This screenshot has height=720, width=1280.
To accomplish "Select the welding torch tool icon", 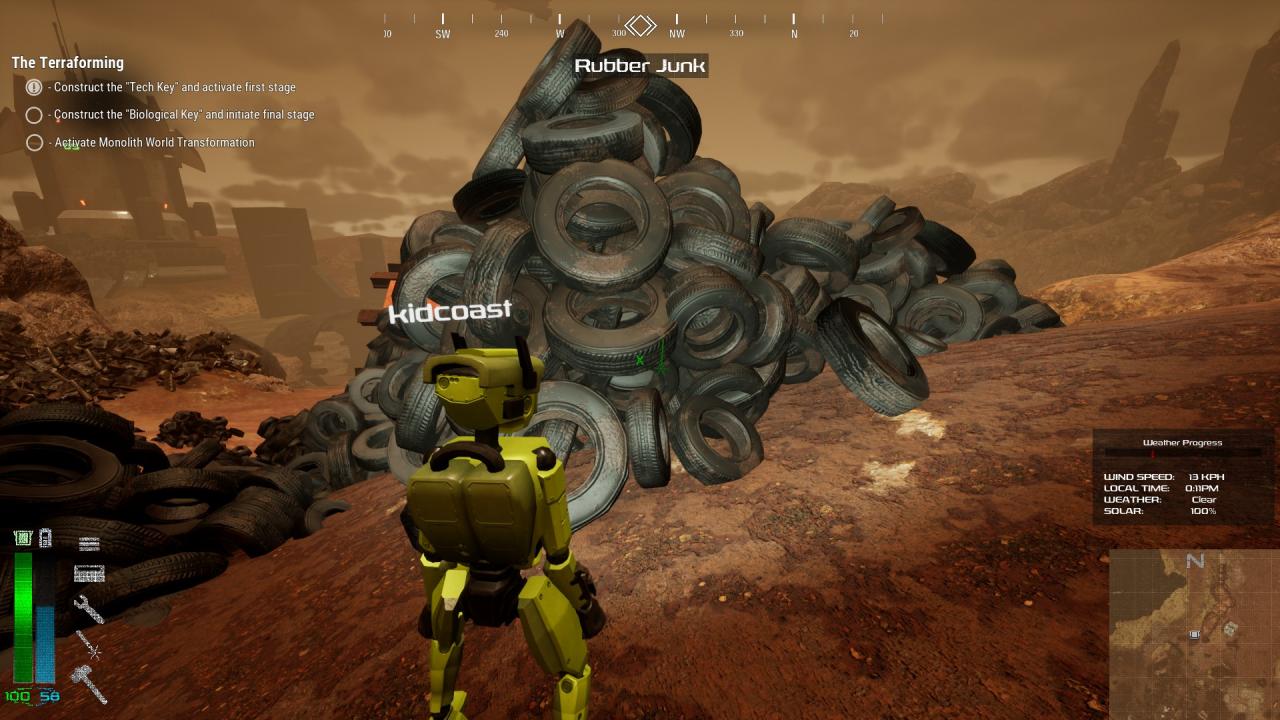I will pos(89,645).
